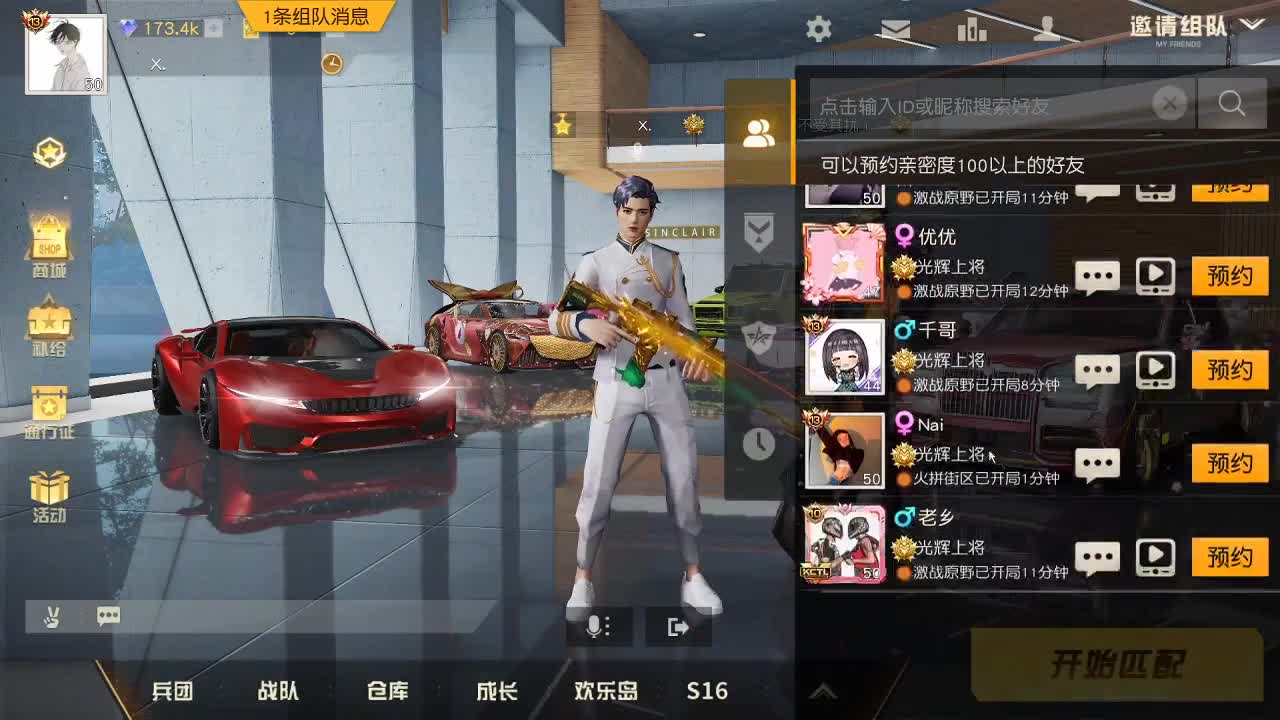Click the exit lobby arrow icon
The height and width of the screenshot is (720, 1280).
click(679, 626)
